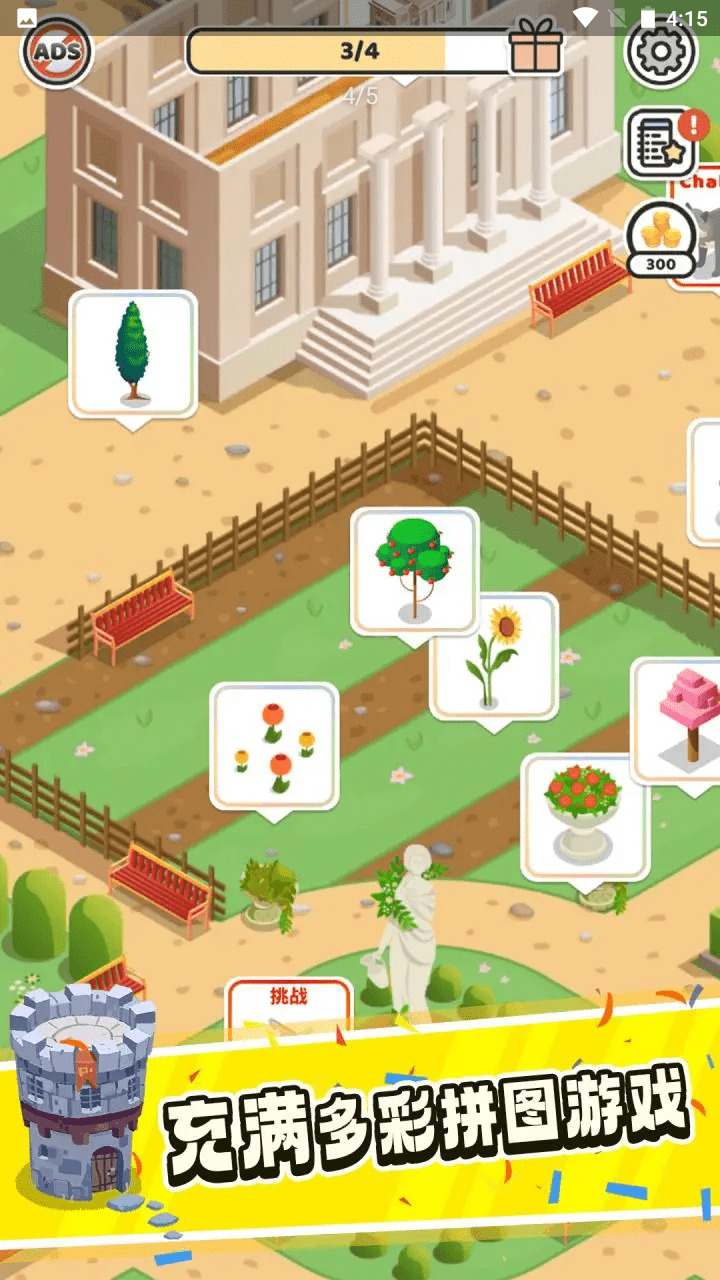The image size is (720, 1280).
Task: Select the cypress tree placement bubble
Action: tap(132, 353)
